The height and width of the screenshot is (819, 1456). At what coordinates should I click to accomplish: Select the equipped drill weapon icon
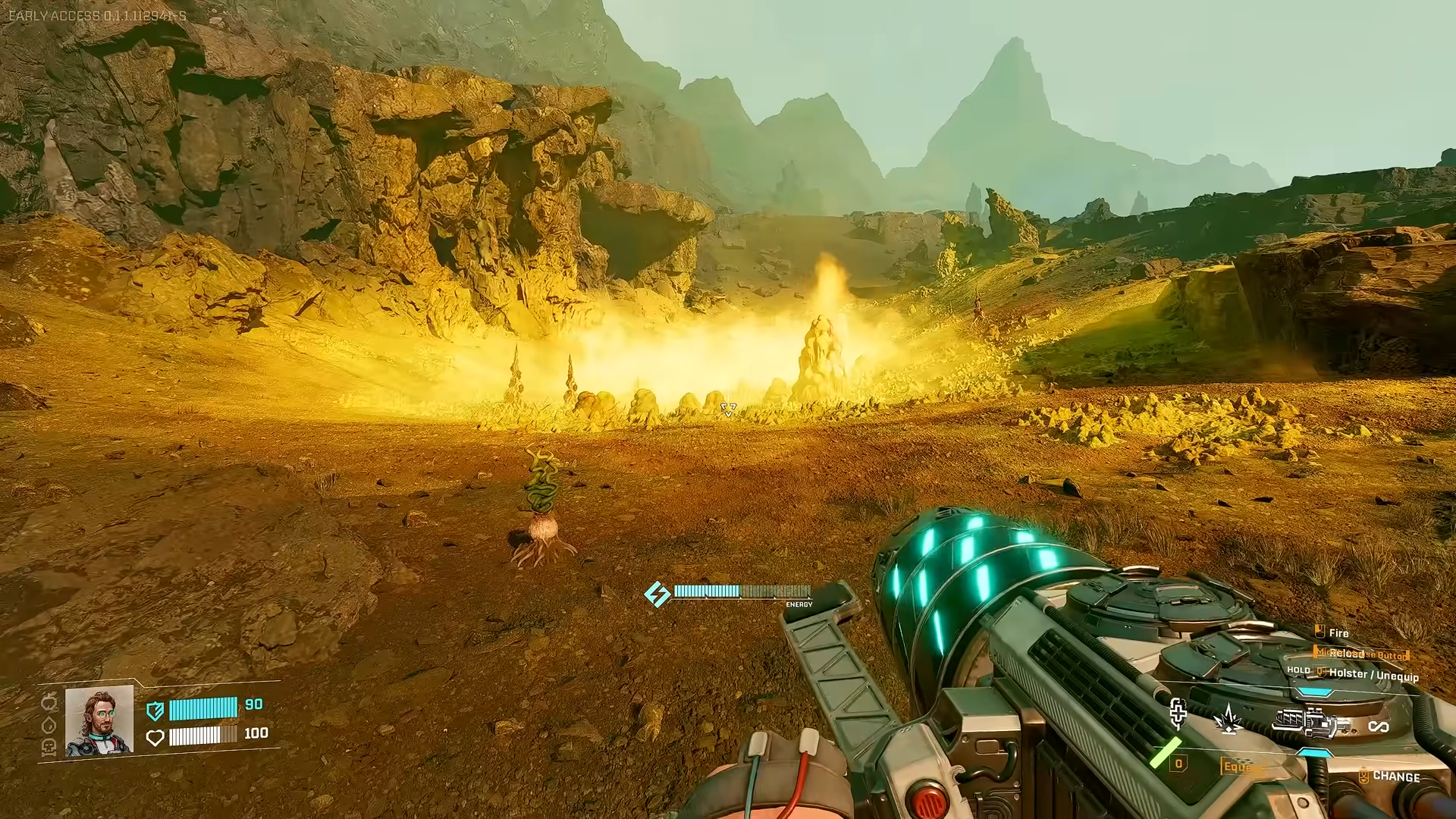(x=1310, y=723)
